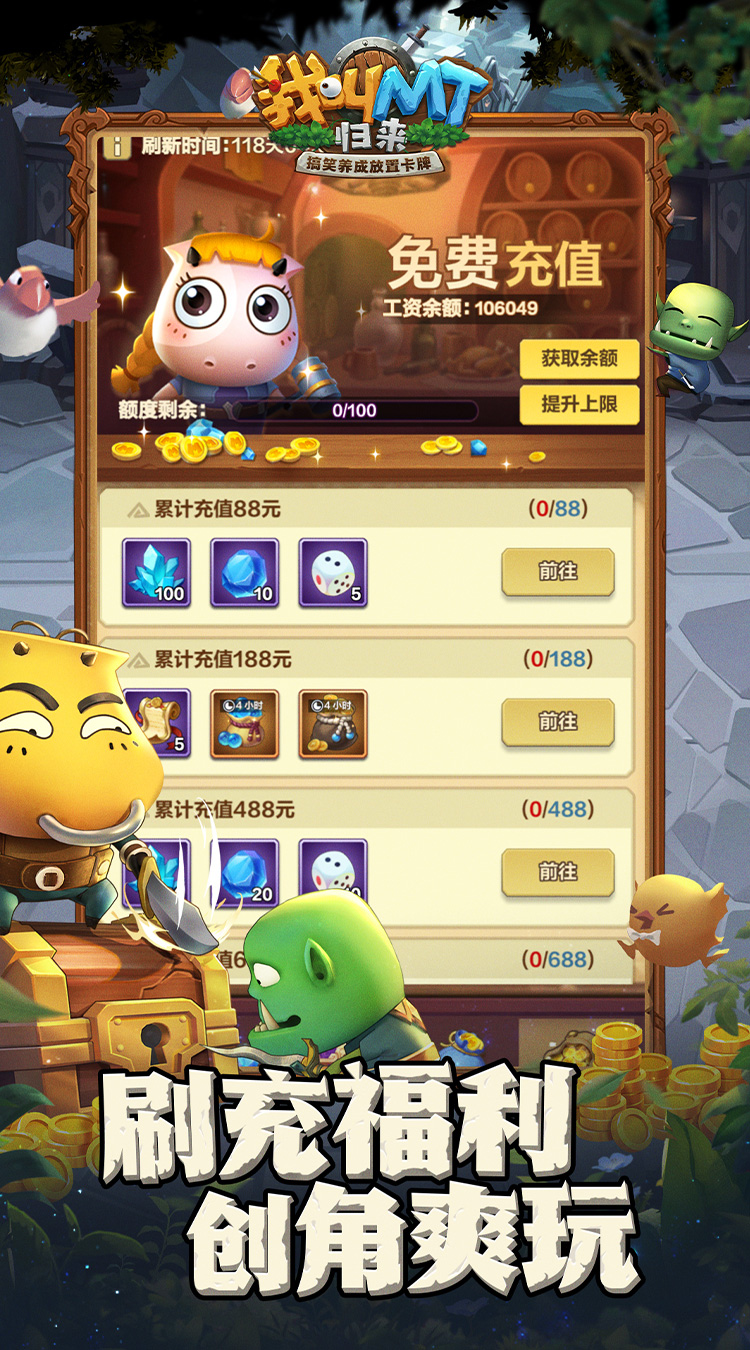Go to the 88元 recharge via 前往
Viewport: 750px width, 1350px height.
[x=557, y=572]
